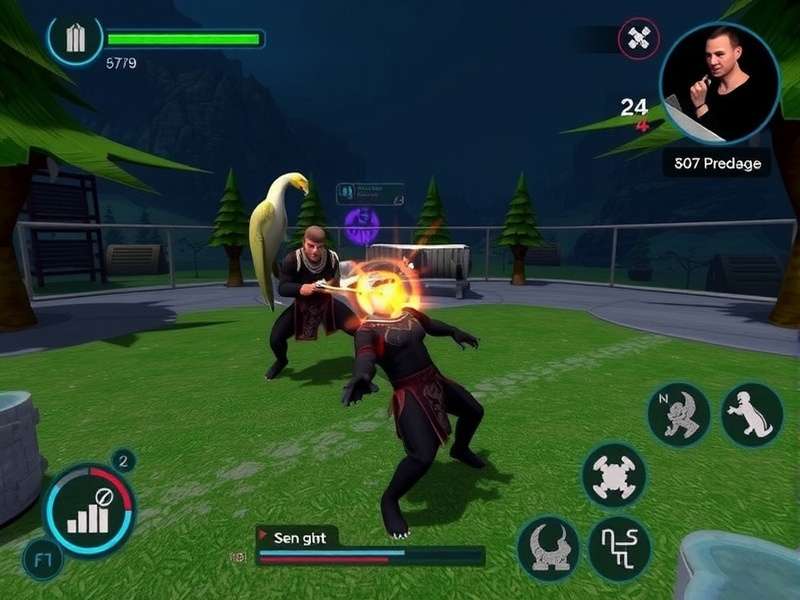Select the "507 Predage" name label
800x600 pixels.
[717, 163]
